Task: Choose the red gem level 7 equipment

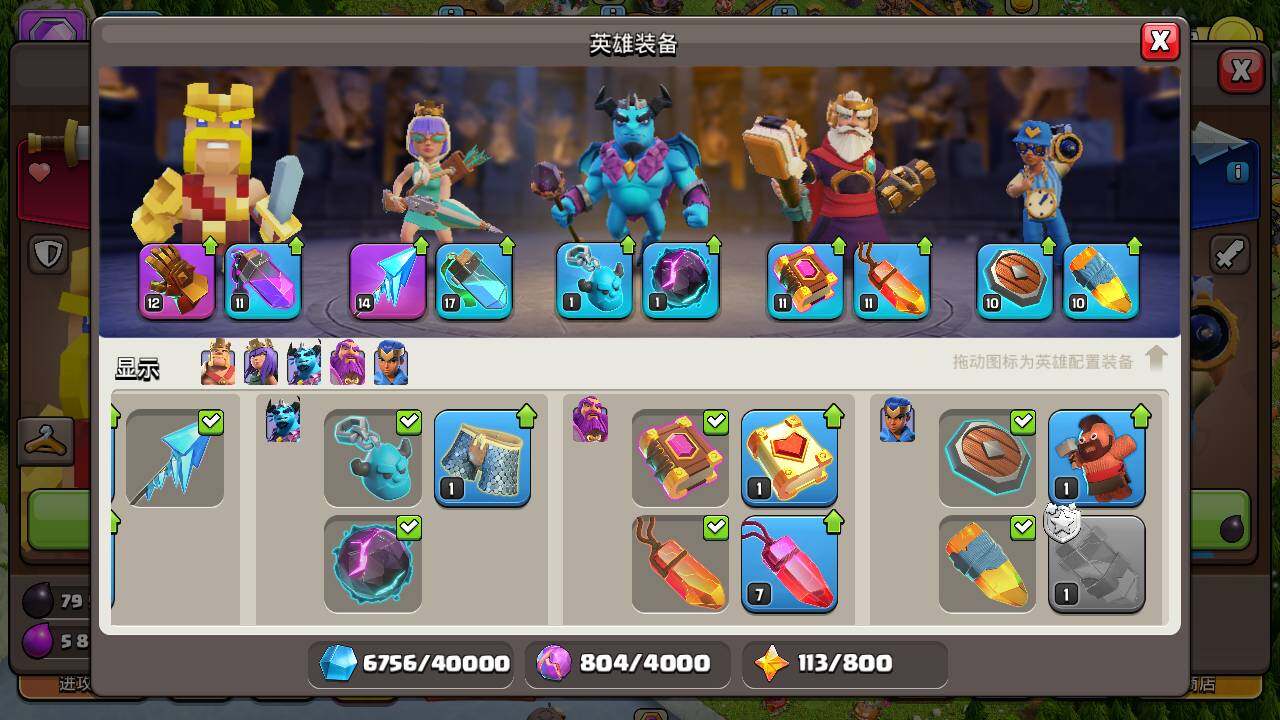Action: click(x=789, y=563)
